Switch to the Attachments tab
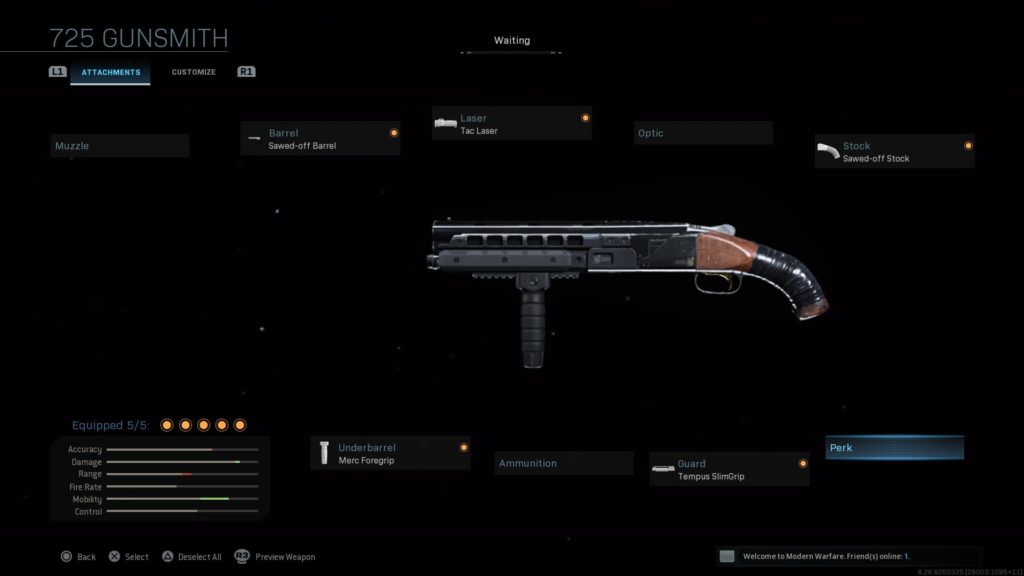Screen dimensions: 1024x576 (110, 72)
